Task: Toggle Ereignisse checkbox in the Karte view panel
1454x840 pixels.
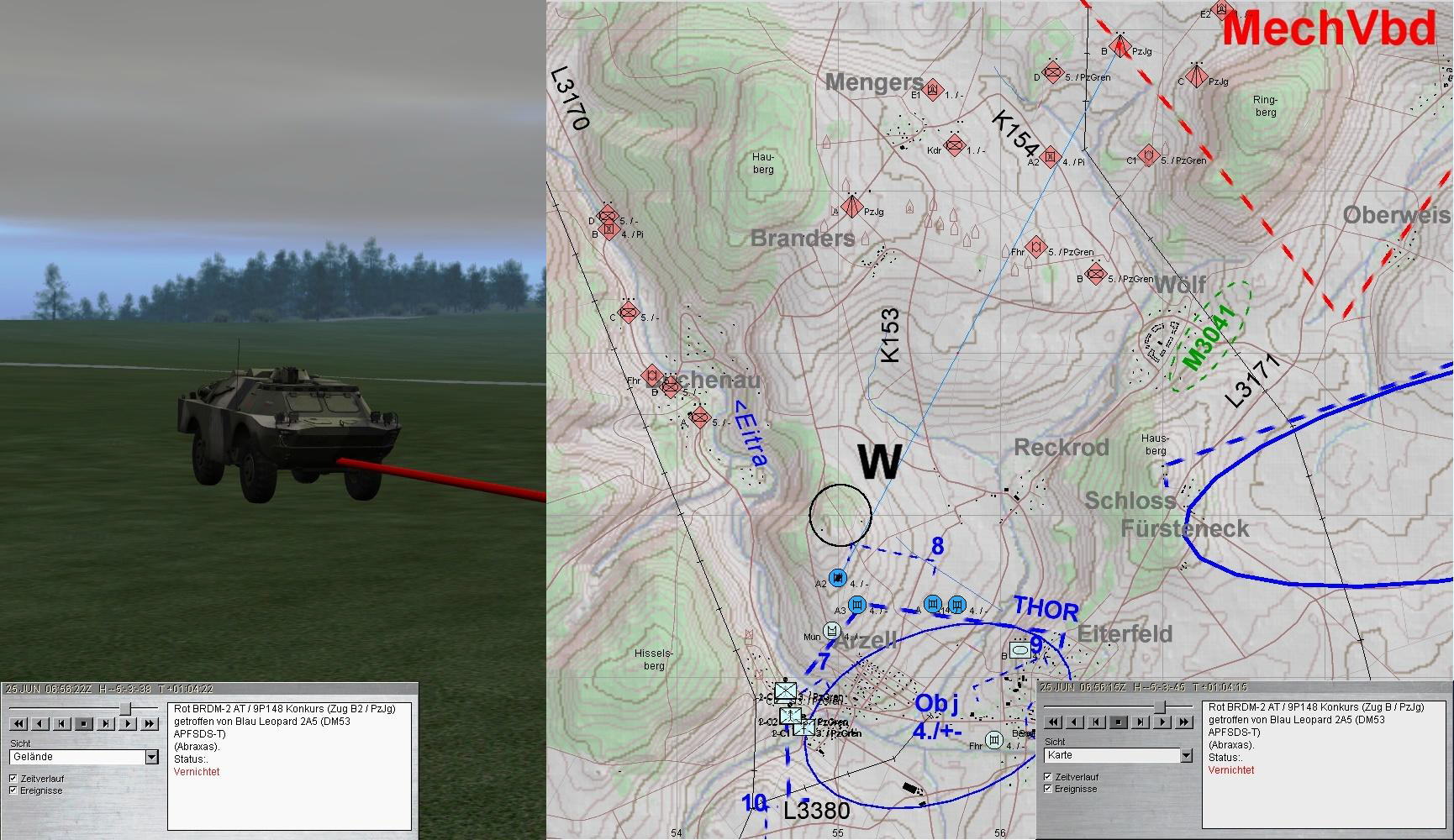Action: click(x=1048, y=789)
